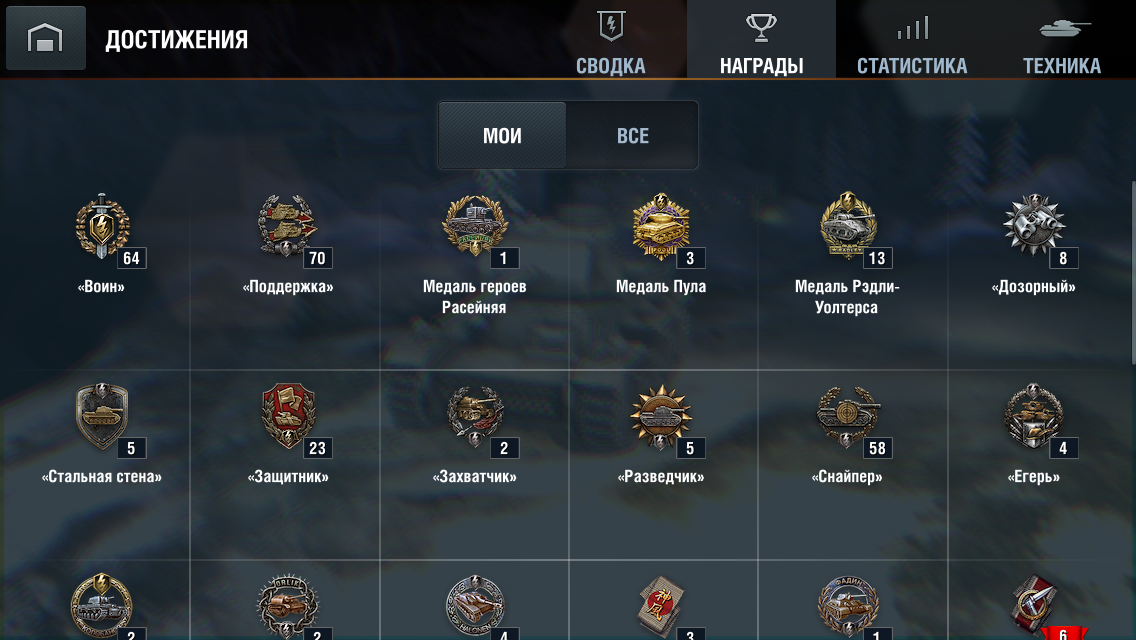Select the Мои awards filter
The image size is (1136, 640).
pos(502,136)
